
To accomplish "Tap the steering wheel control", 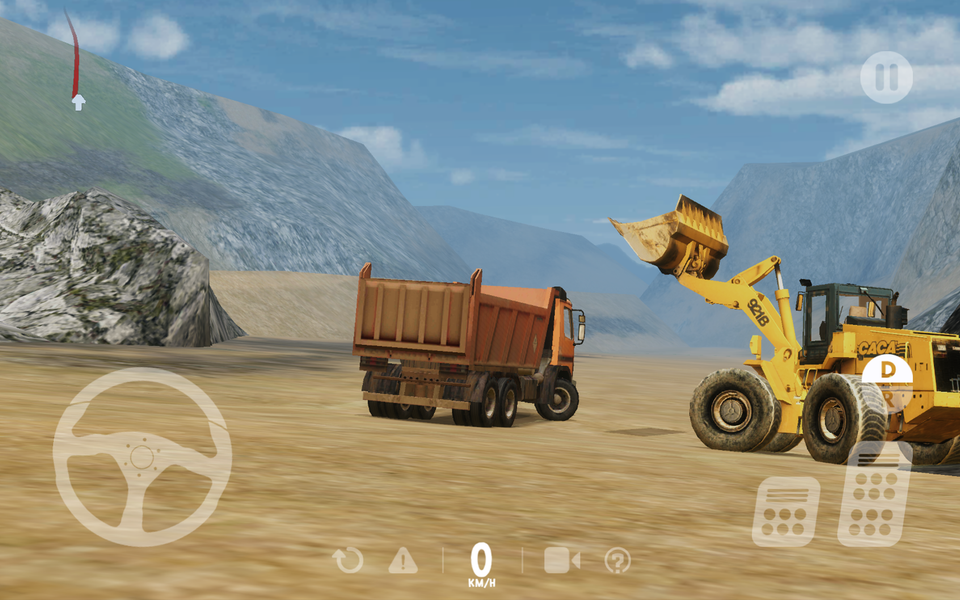I will click(x=142, y=457).
